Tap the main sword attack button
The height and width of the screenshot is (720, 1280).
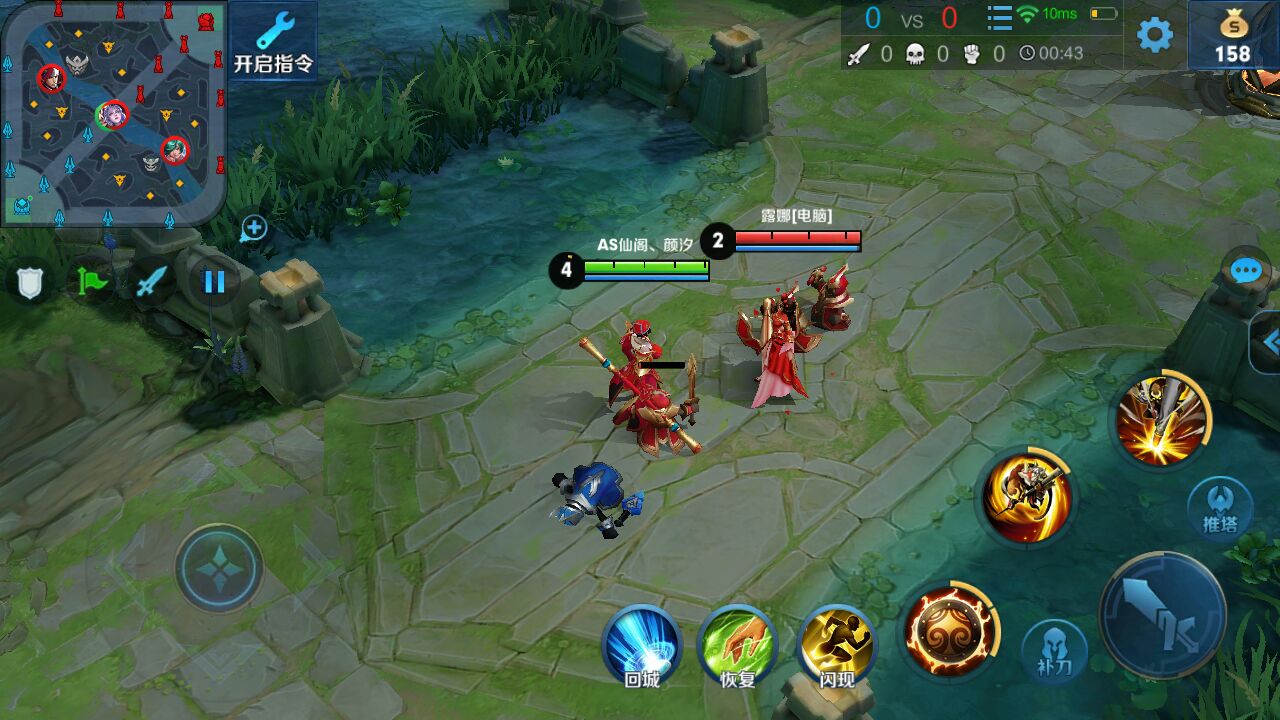click(1163, 614)
